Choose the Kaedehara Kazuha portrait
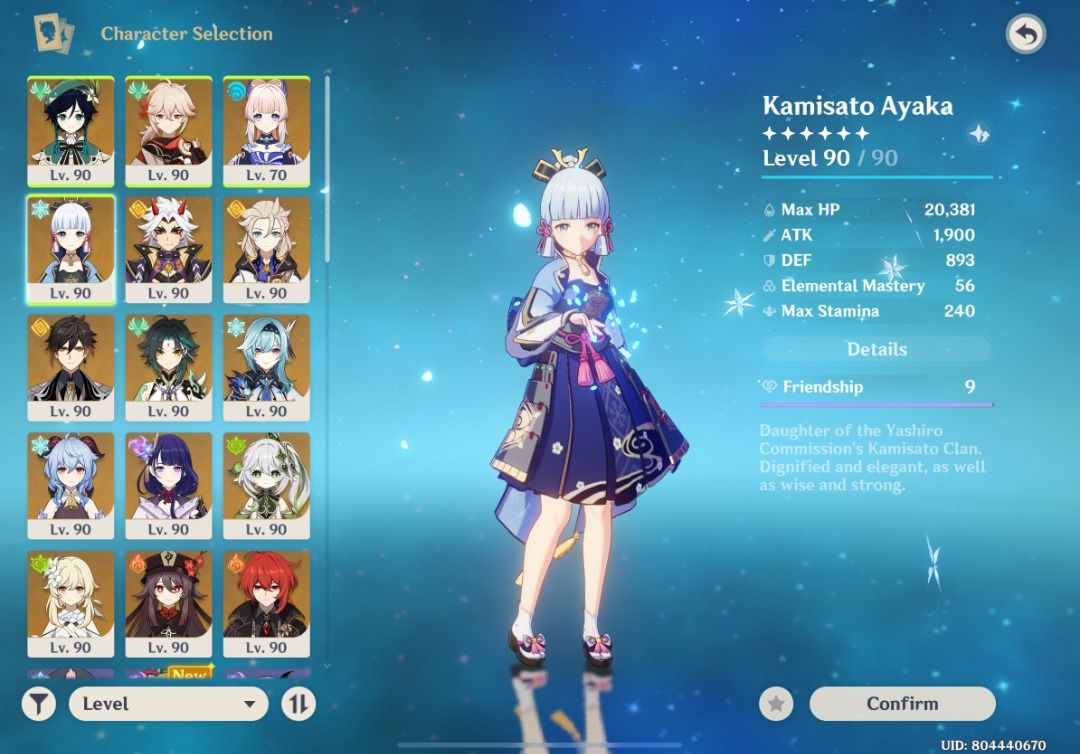The height and width of the screenshot is (754, 1080). 168,130
